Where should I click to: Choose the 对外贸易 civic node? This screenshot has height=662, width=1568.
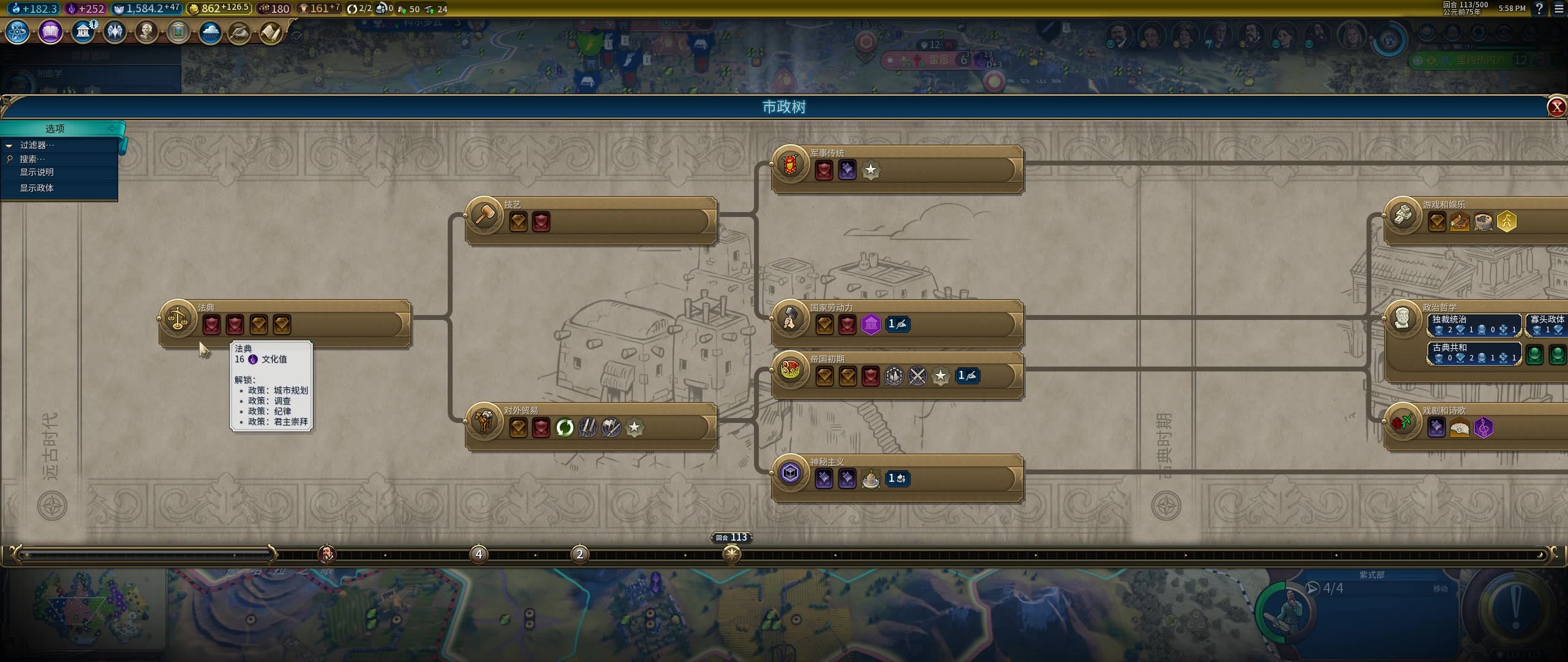click(484, 422)
